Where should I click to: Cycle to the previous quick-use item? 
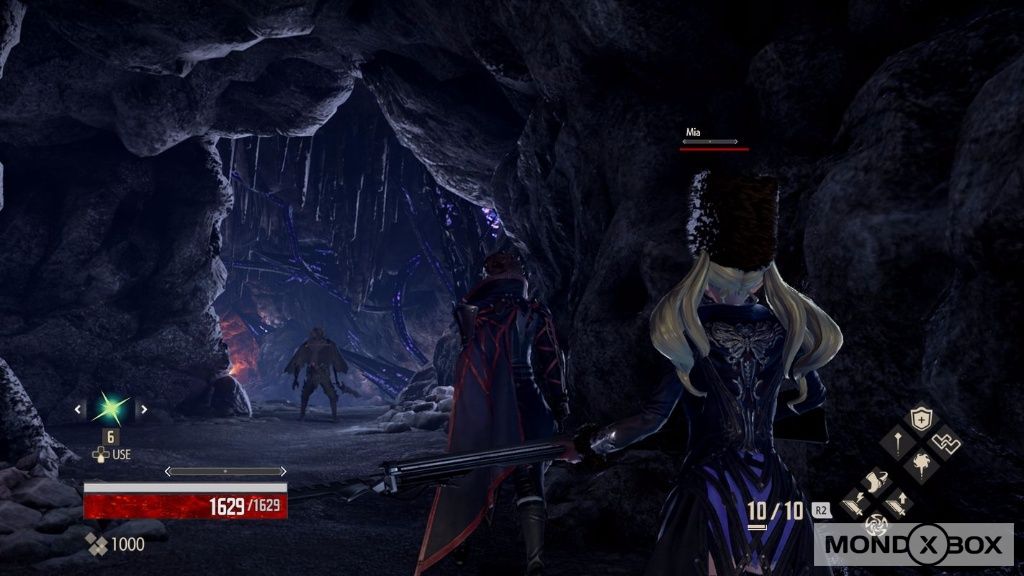[79, 408]
